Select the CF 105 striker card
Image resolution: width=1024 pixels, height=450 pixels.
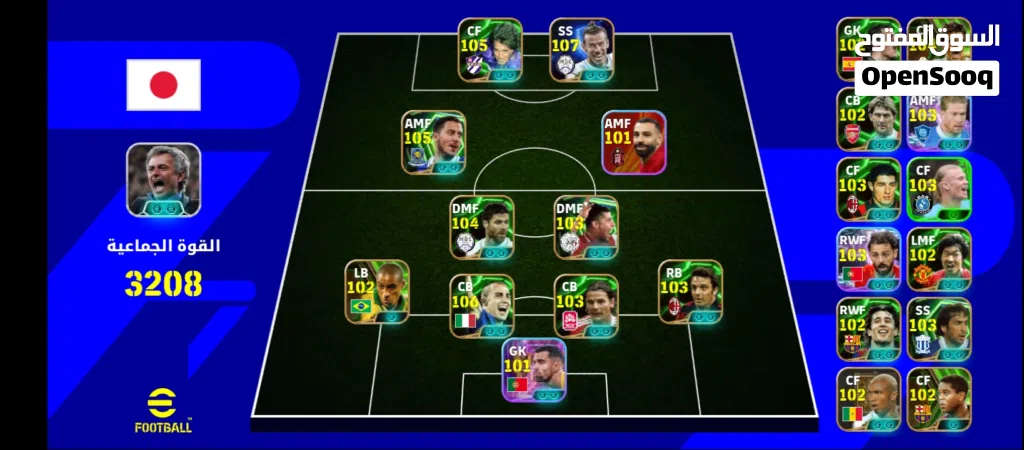[490, 50]
